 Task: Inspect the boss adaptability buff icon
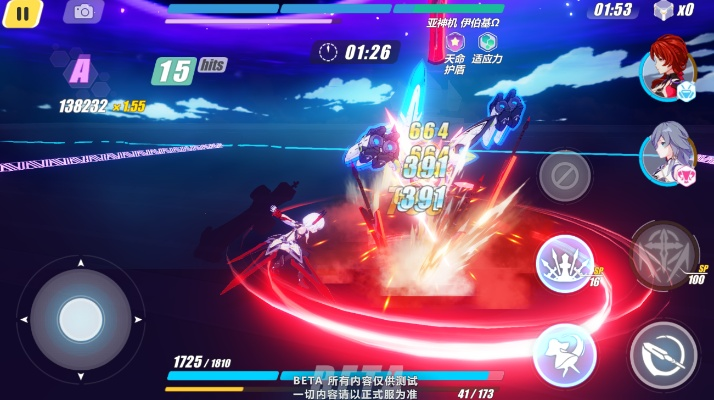point(487,42)
